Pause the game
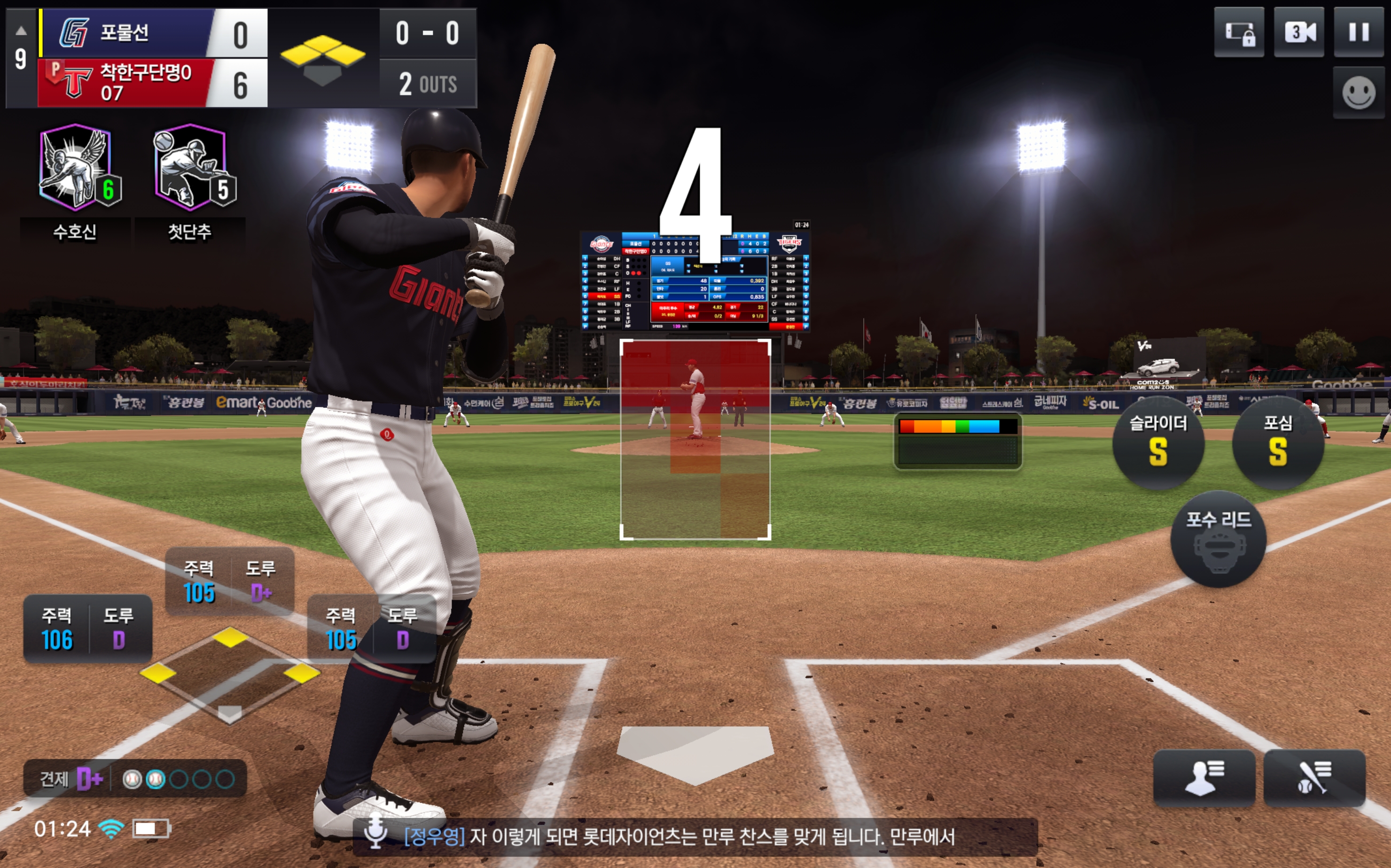Viewport: 1391px width, 868px height. click(x=1358, y=32)
